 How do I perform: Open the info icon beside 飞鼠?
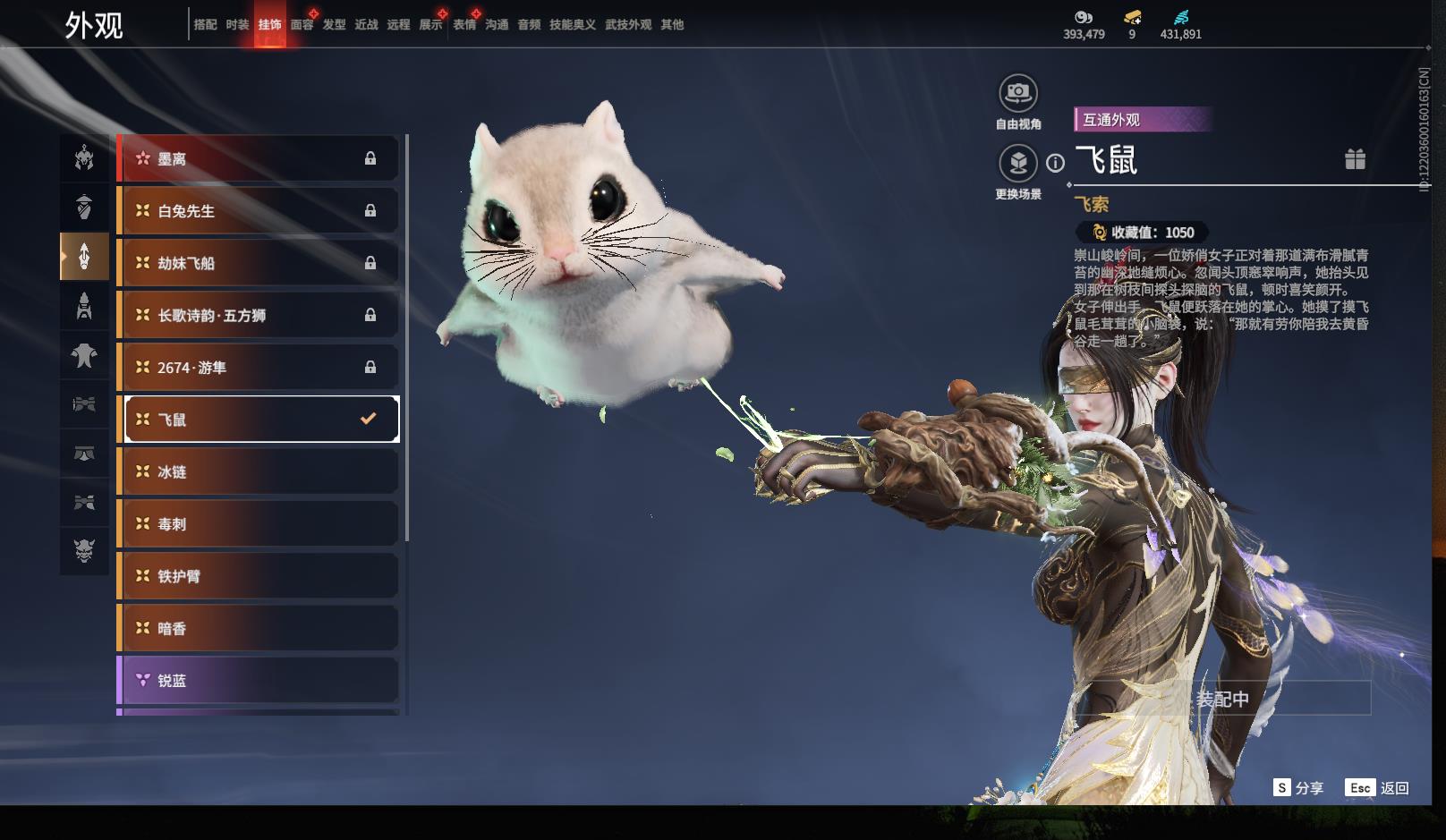point(1056,163)
